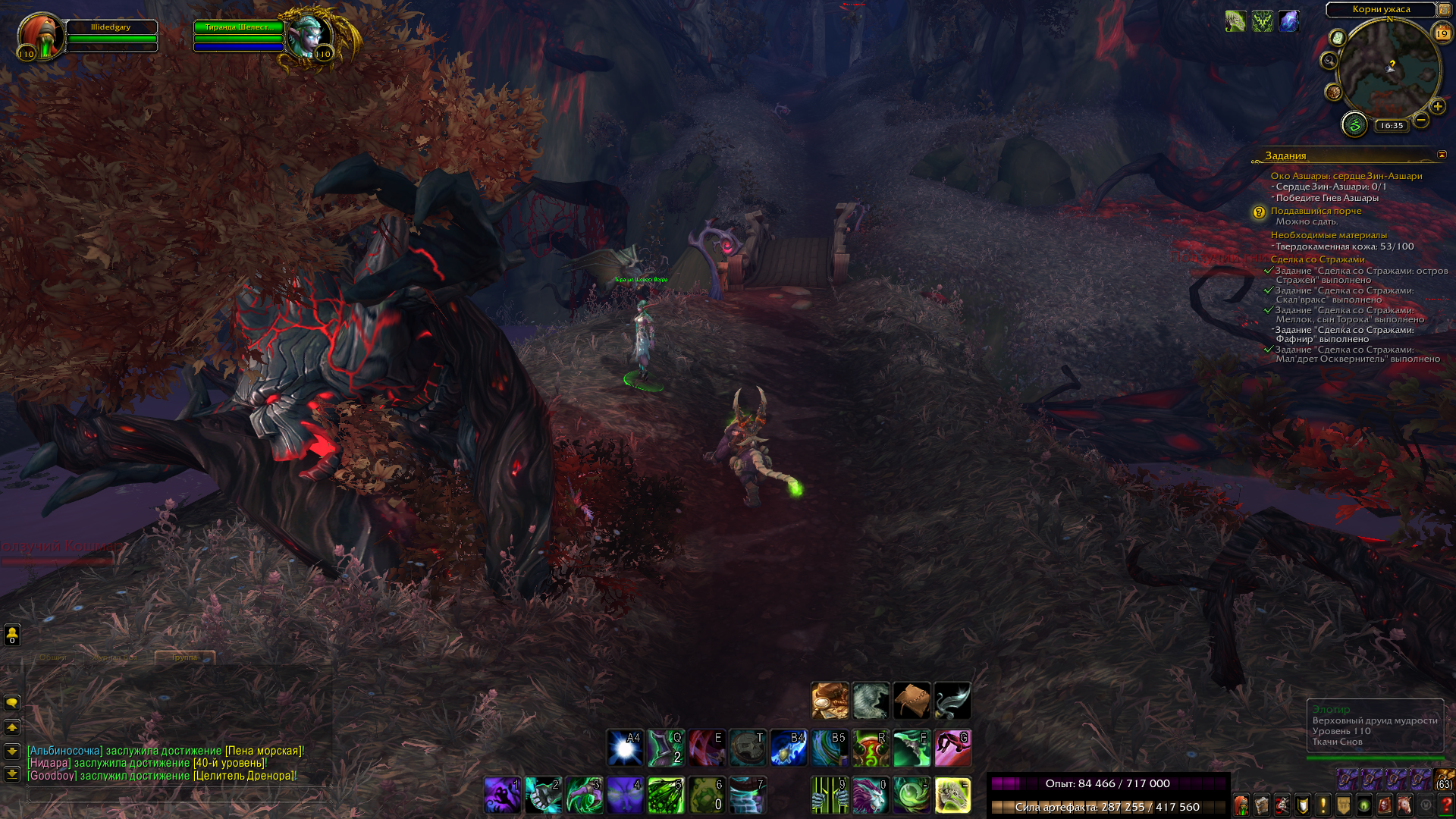Screen dimensions: 1456x819
Task: Select the 'Сделка со Стражами' quest title
Action: point(1317,259)
